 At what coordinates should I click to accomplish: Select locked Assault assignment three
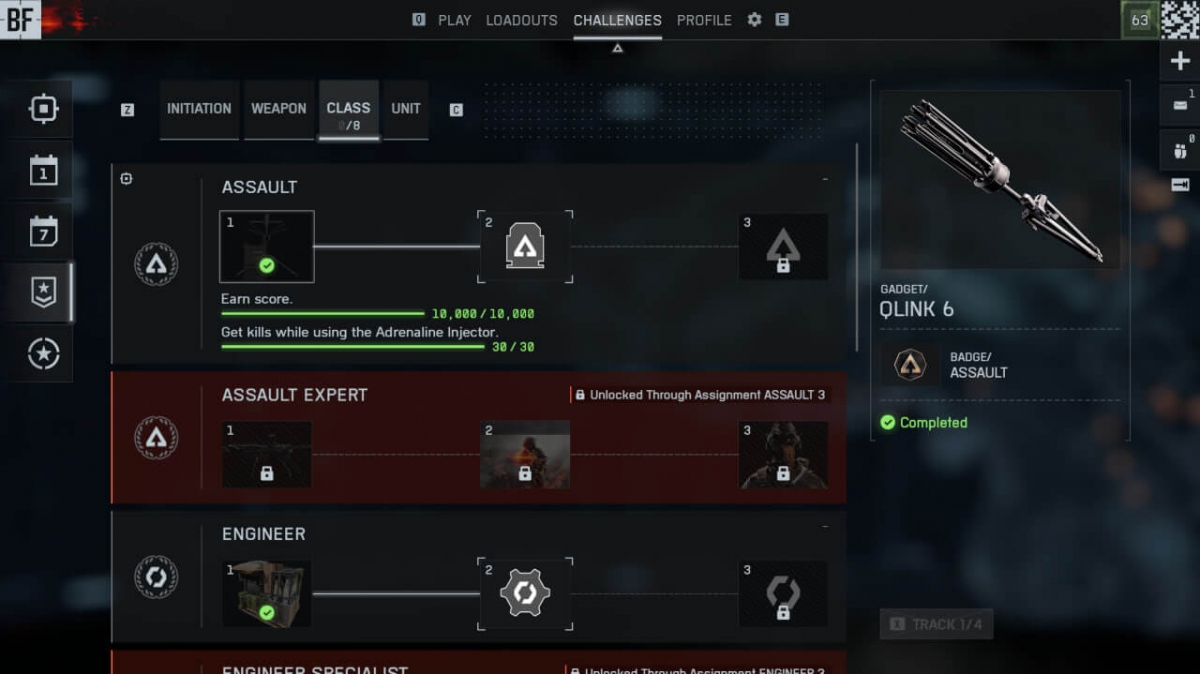(x=783, y=246)
